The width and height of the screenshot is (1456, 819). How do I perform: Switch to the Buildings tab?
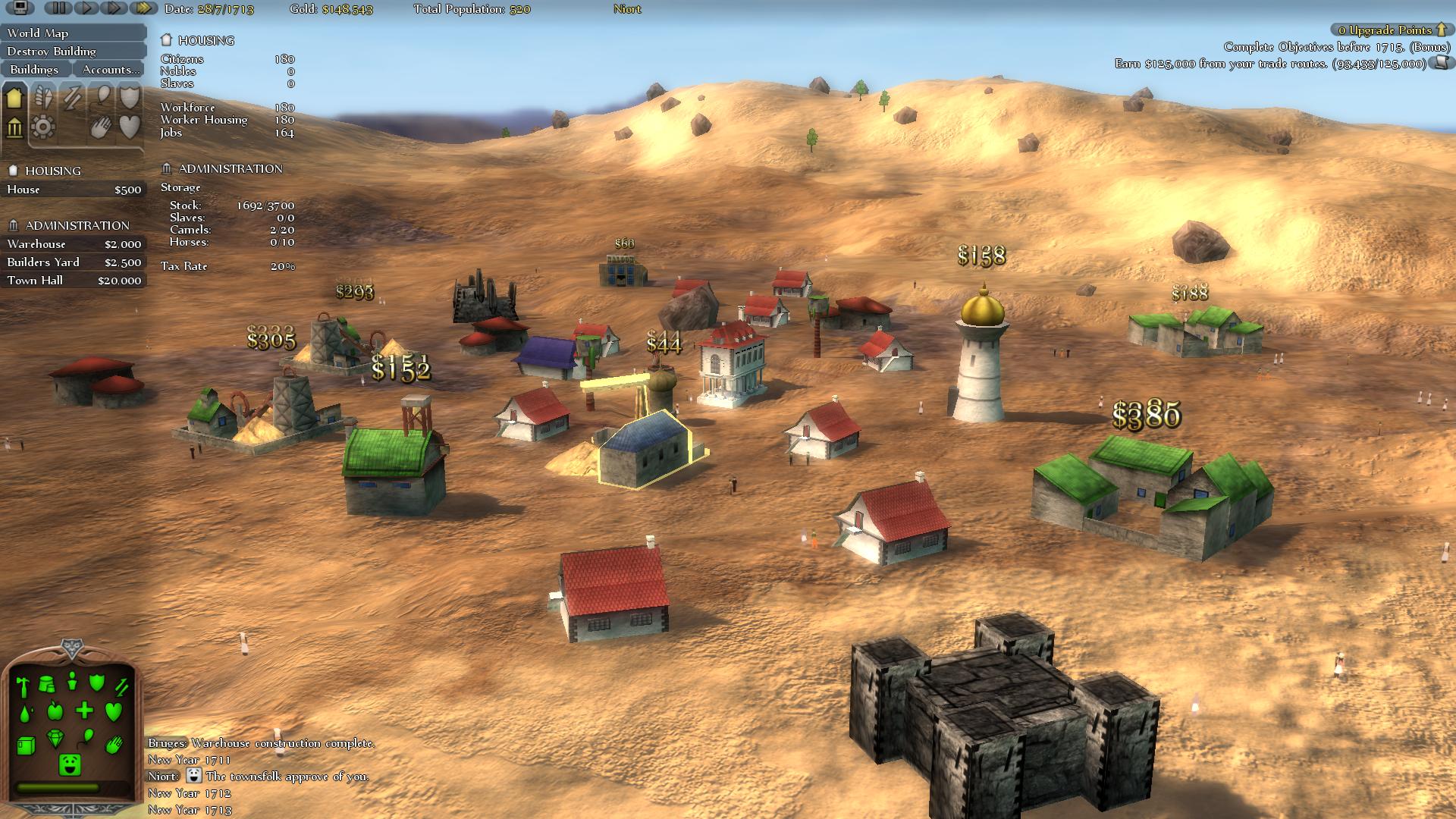[35, 69]
